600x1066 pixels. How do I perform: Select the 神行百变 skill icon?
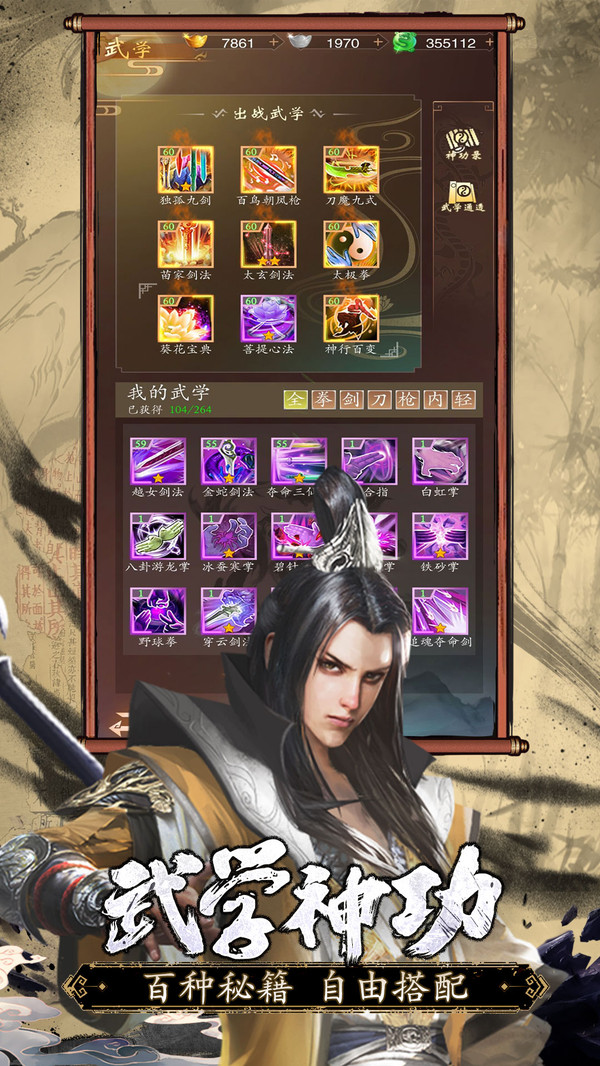click(x=351, y=318)
